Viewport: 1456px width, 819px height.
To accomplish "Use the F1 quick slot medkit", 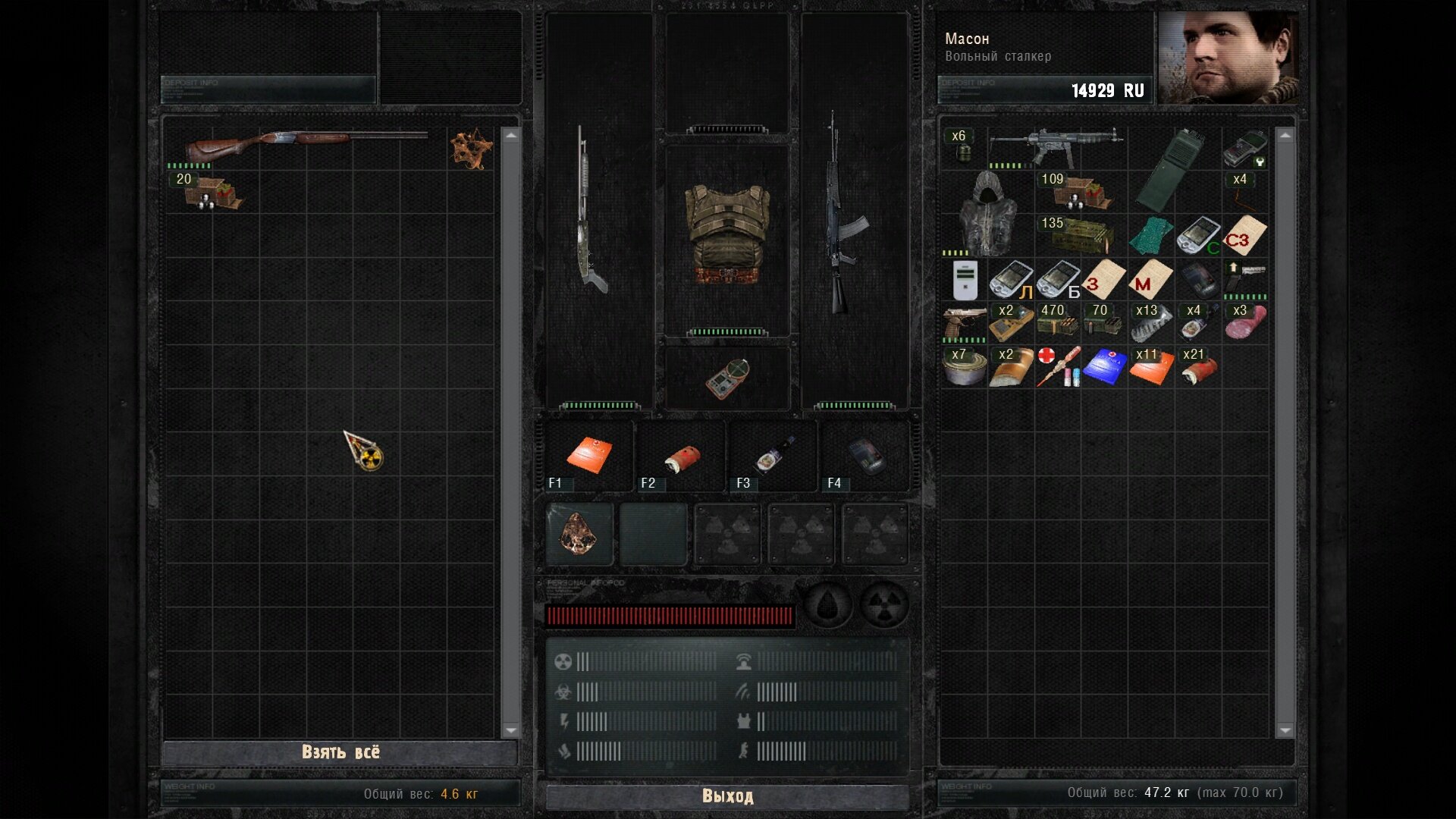I will [589, 456].
